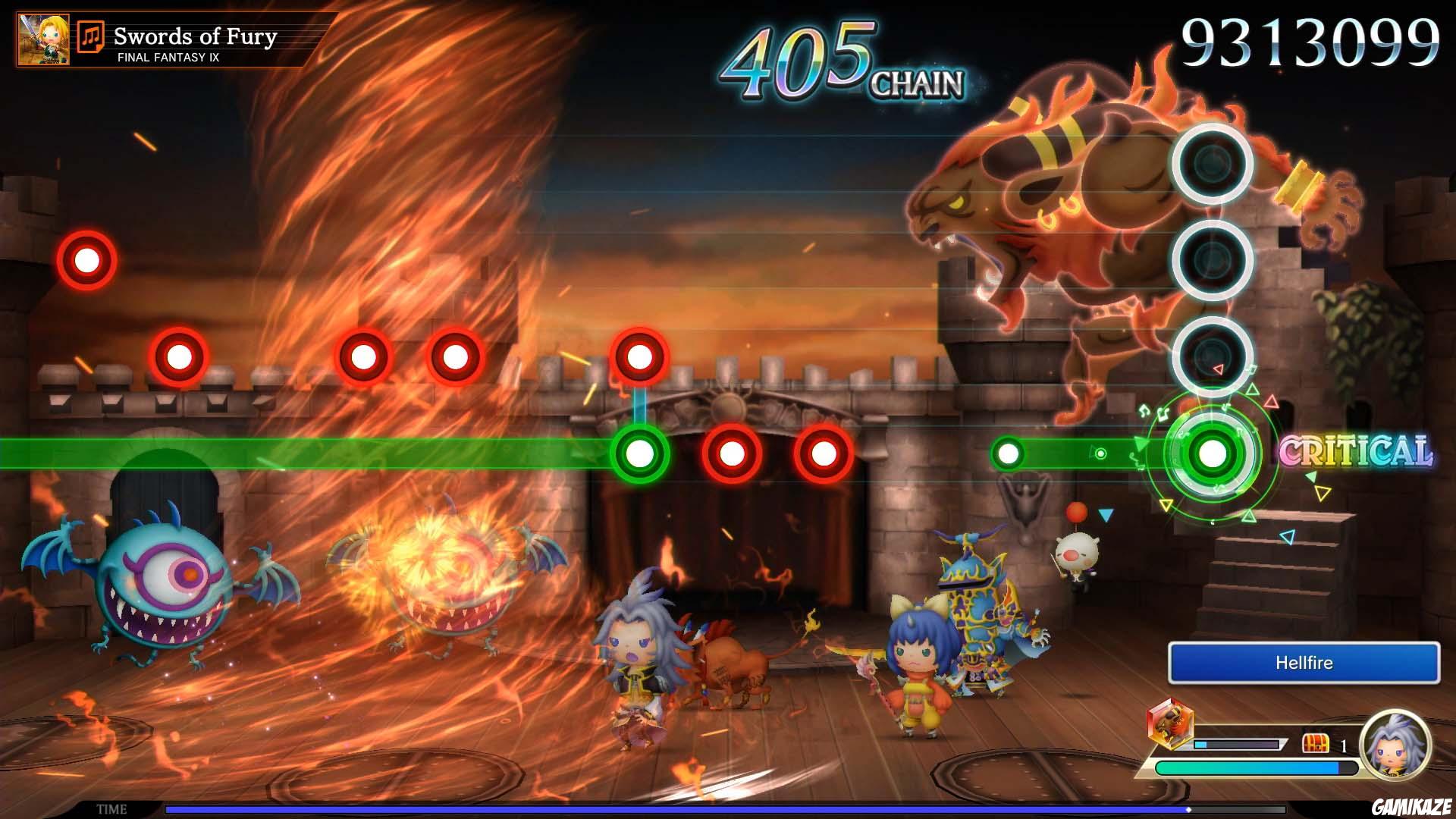Image resolution: width=1456 pixels, height=819 pixels.
Task: Select the FINAL FANTASY IX subtitle label
Action: pyautogui.click(x=169, y=55)
